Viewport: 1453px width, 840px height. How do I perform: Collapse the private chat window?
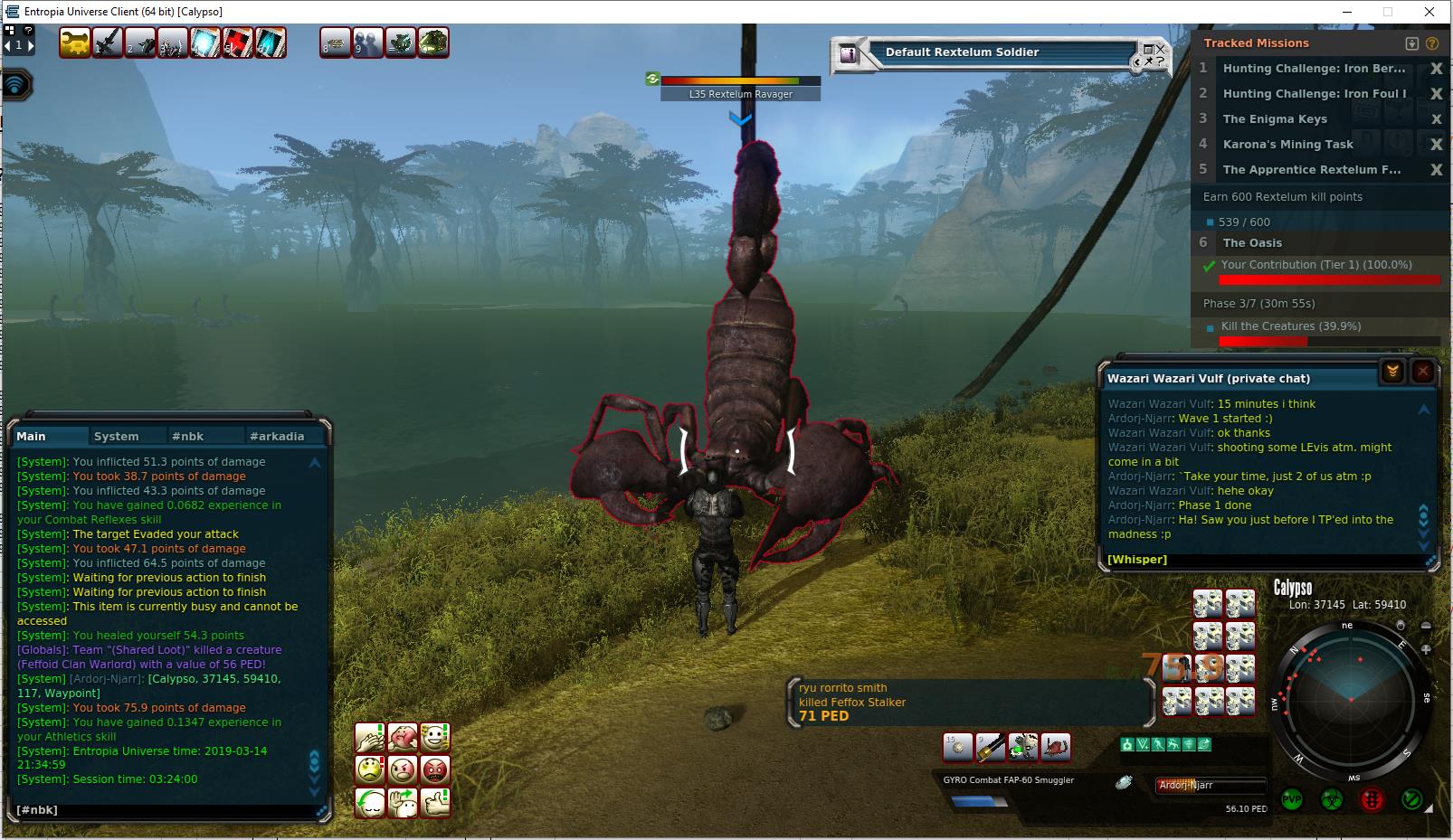point(1392,371)
